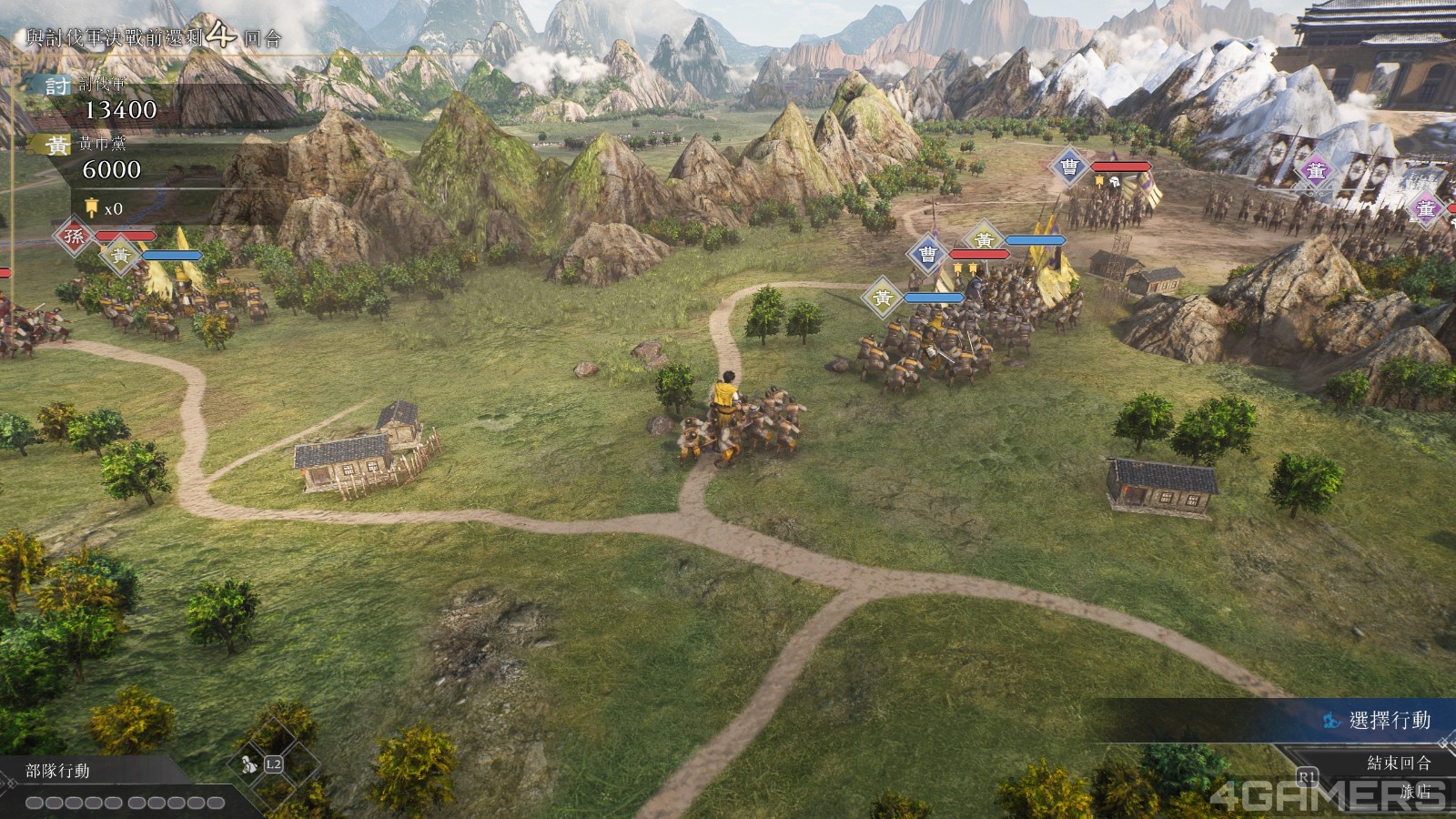Select the red 孫 army marker
The height and width of the screenshot is (819, 1456).
[x=74, y=237]
